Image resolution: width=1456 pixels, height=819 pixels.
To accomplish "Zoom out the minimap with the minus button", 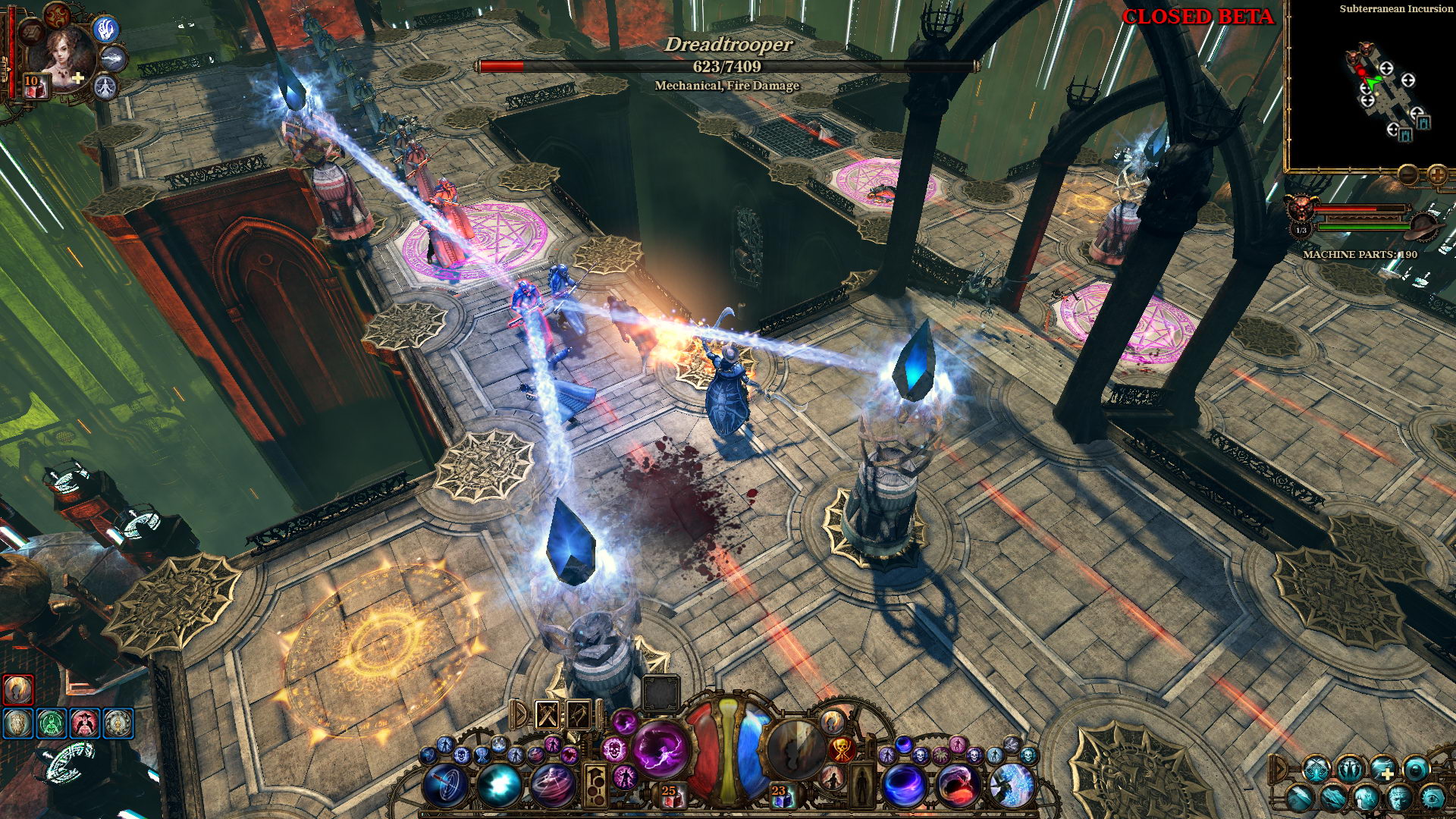I will 1407,175.
